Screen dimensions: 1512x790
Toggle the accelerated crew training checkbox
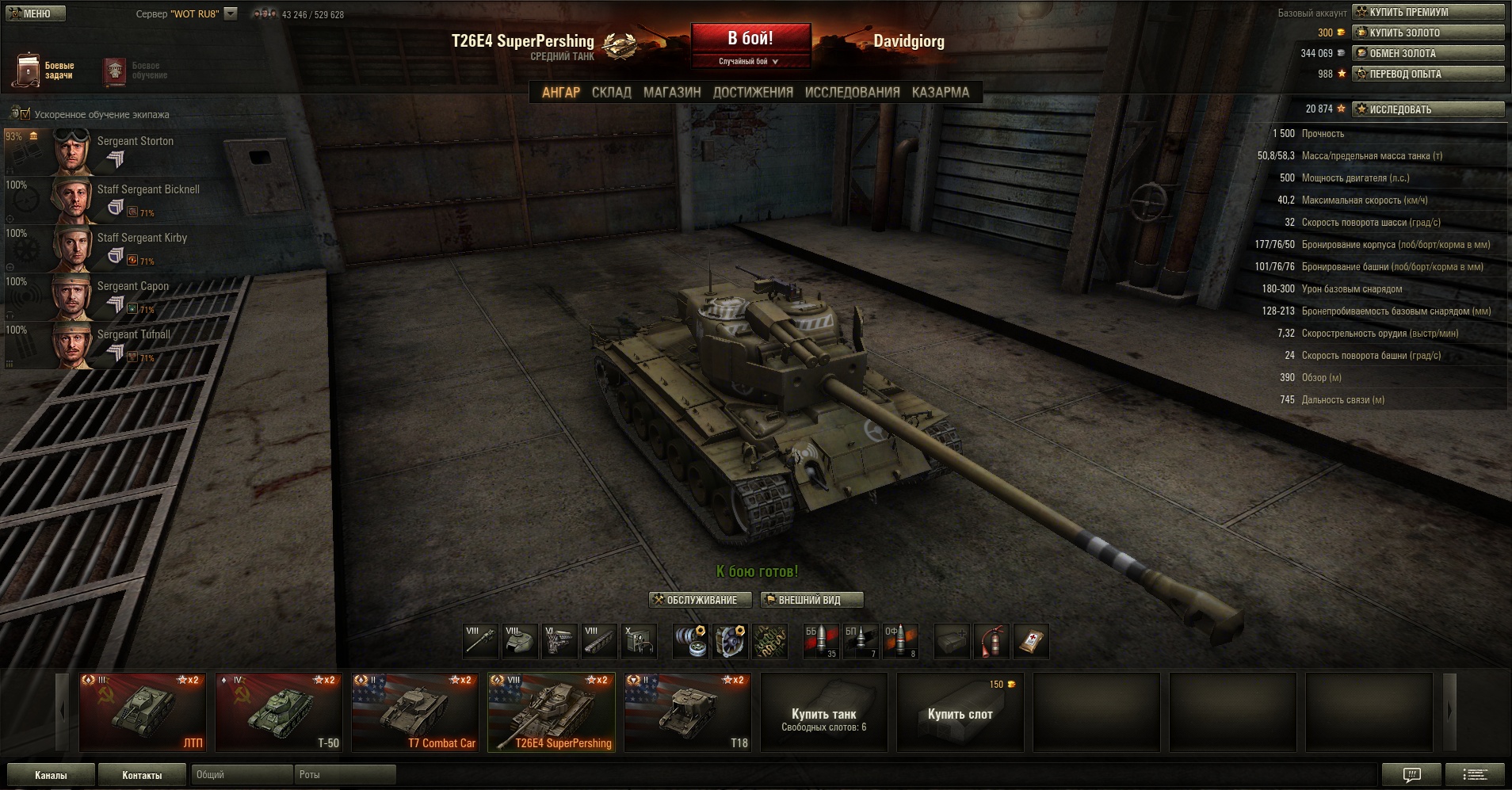(x=25, y=114)
